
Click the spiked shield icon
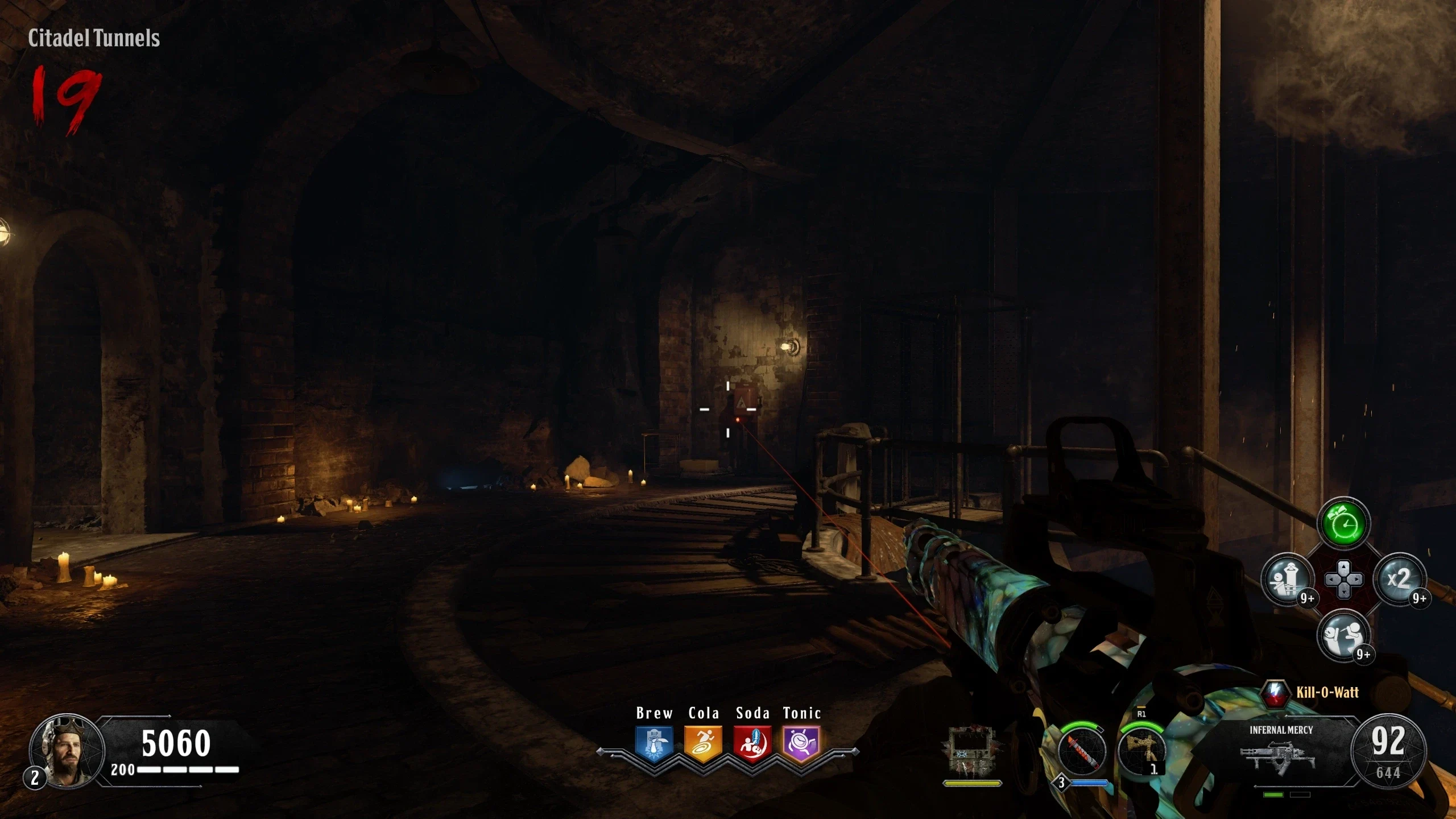click(972, 752)
